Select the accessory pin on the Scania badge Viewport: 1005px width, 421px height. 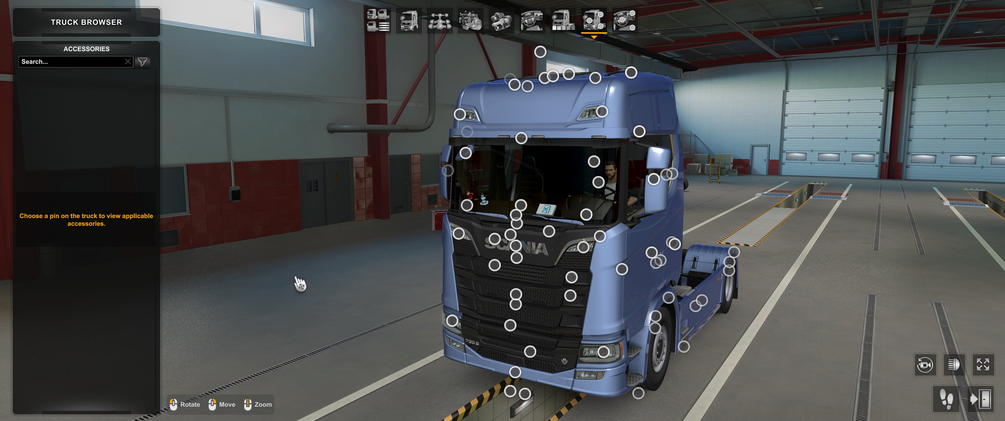pos(515,245)
